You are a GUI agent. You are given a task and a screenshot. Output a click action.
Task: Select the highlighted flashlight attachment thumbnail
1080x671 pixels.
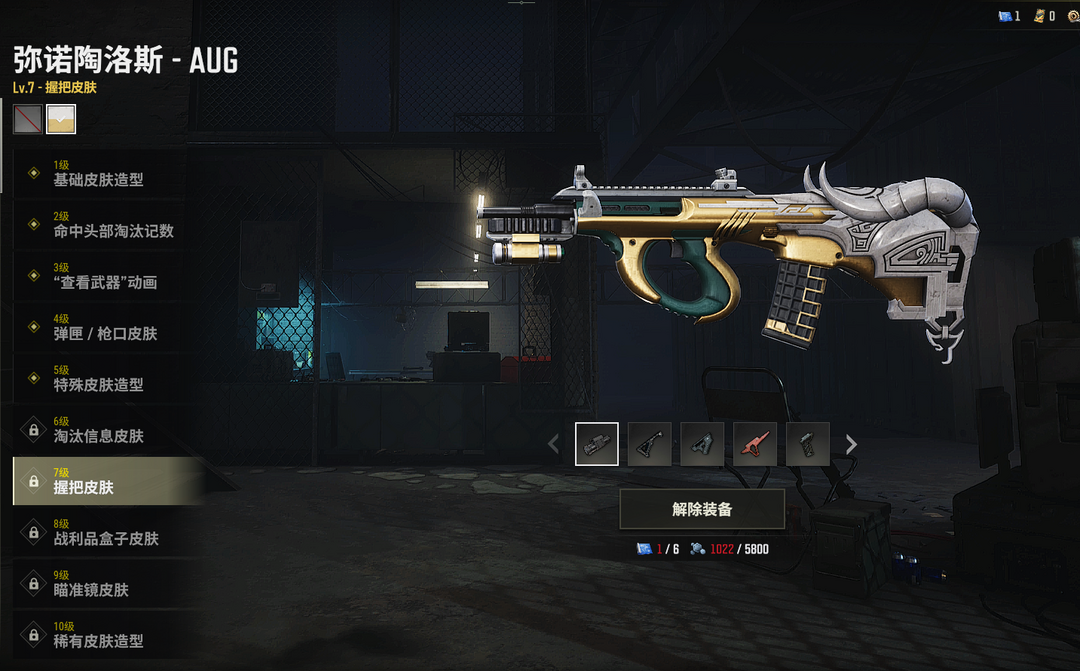[x=597, y=444]
